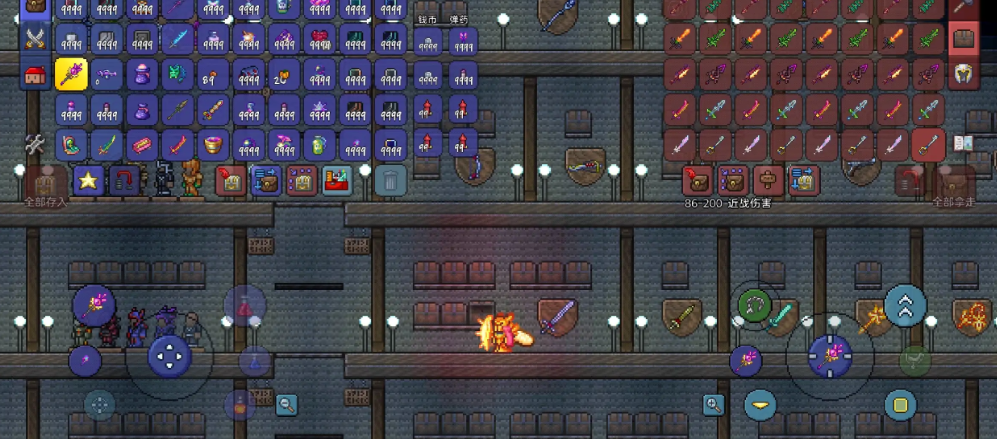Click the rename chest signpost button

[768, 180]
